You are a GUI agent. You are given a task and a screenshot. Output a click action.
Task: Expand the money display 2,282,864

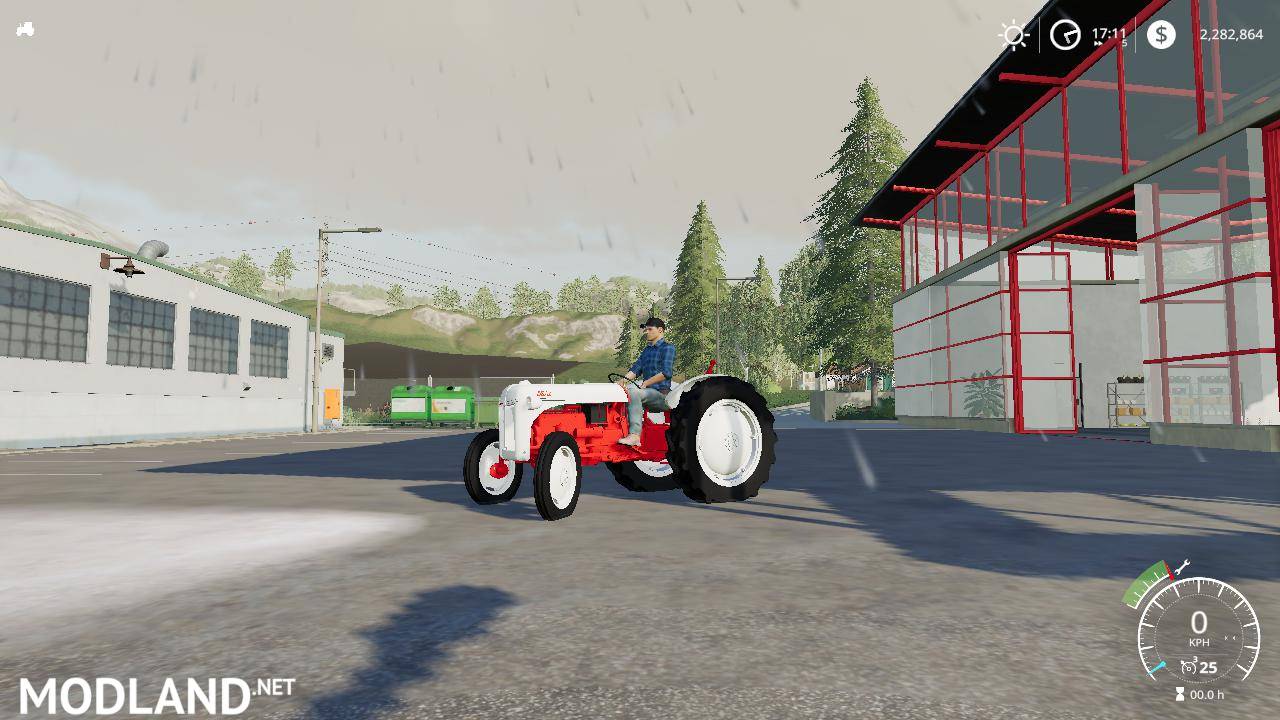tap(1231, 34)
